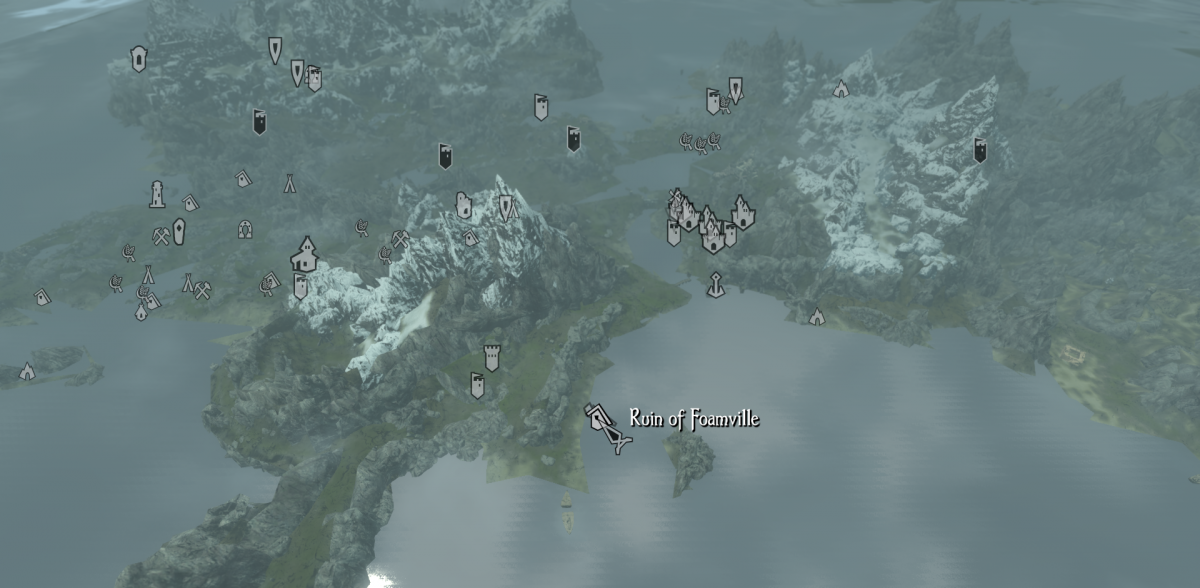Select the large chapel house marker
This screenshot has height=588, width=1200.
click(x=303, y=254)
